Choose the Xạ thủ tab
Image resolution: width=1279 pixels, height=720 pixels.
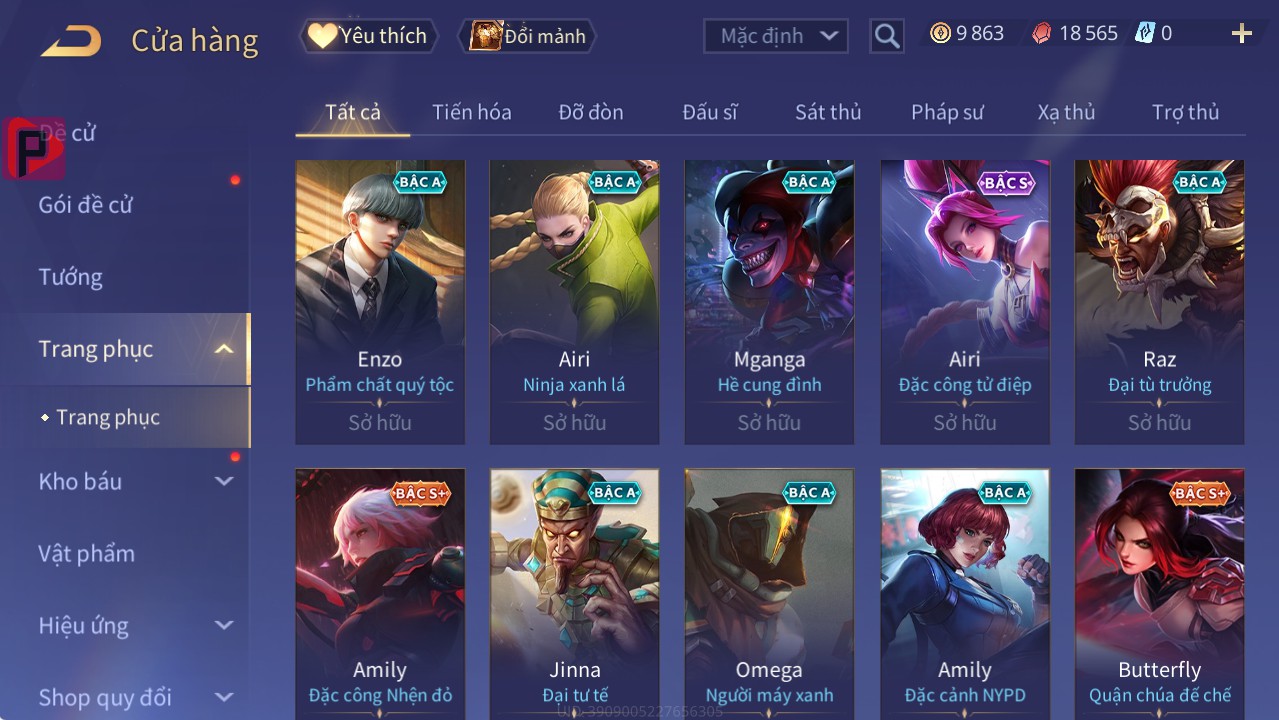[1066, 112]
